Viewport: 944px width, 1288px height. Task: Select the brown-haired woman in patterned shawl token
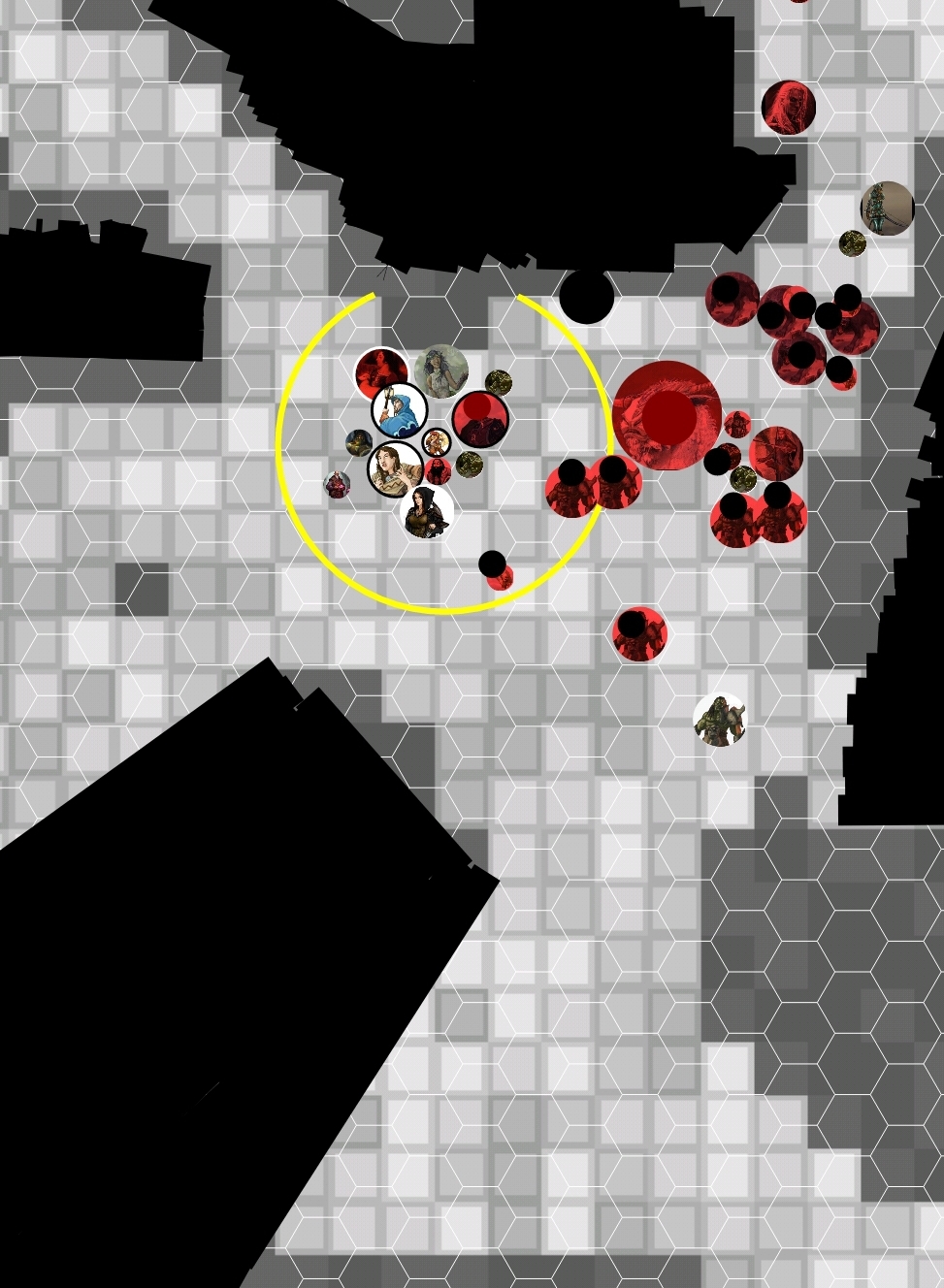coord(395,468)
